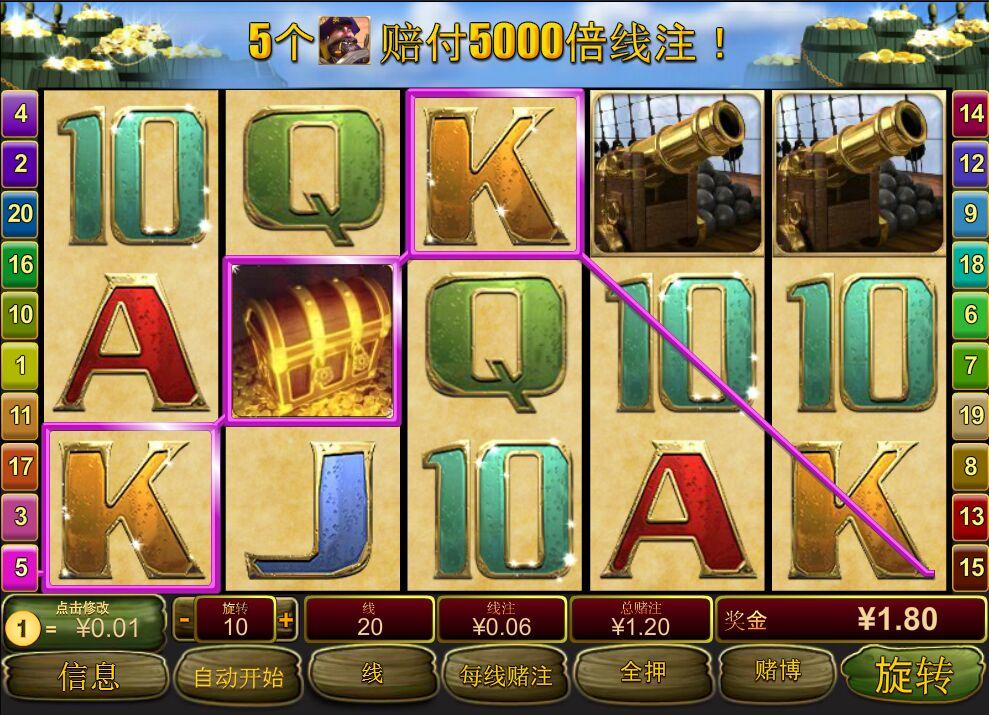The height and width of the screenshot is (715, 989).
Task: Click the 线 lines button
Action: click(371, 674)
